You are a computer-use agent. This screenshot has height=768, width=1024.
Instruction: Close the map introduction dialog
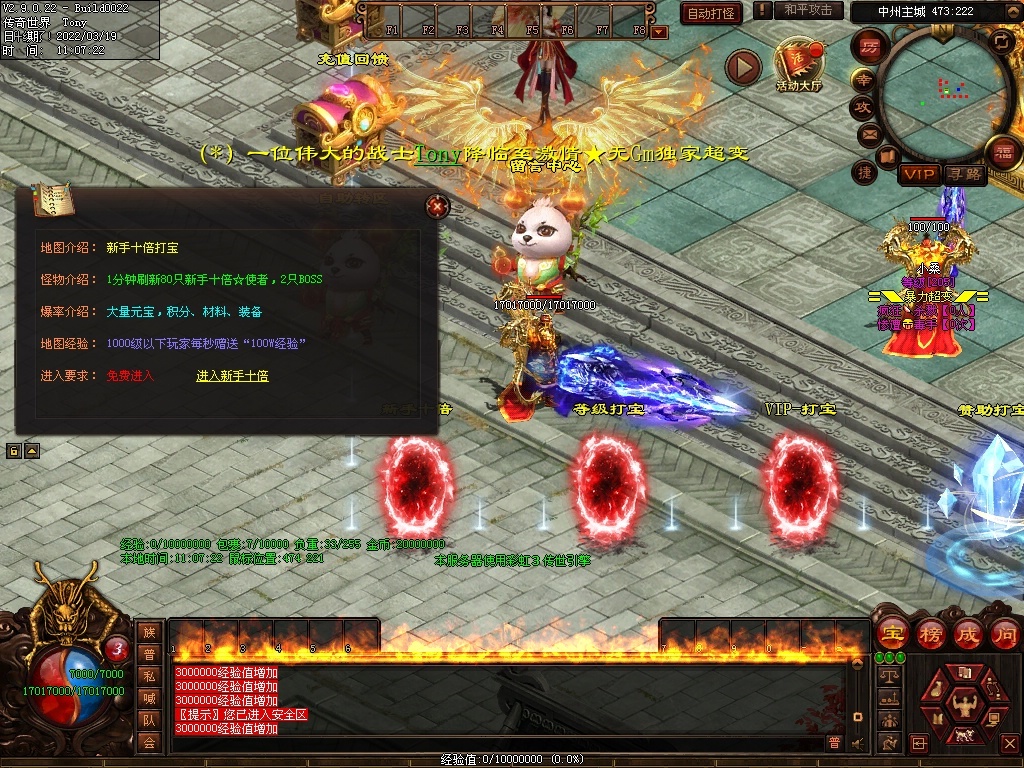(437, 207)
